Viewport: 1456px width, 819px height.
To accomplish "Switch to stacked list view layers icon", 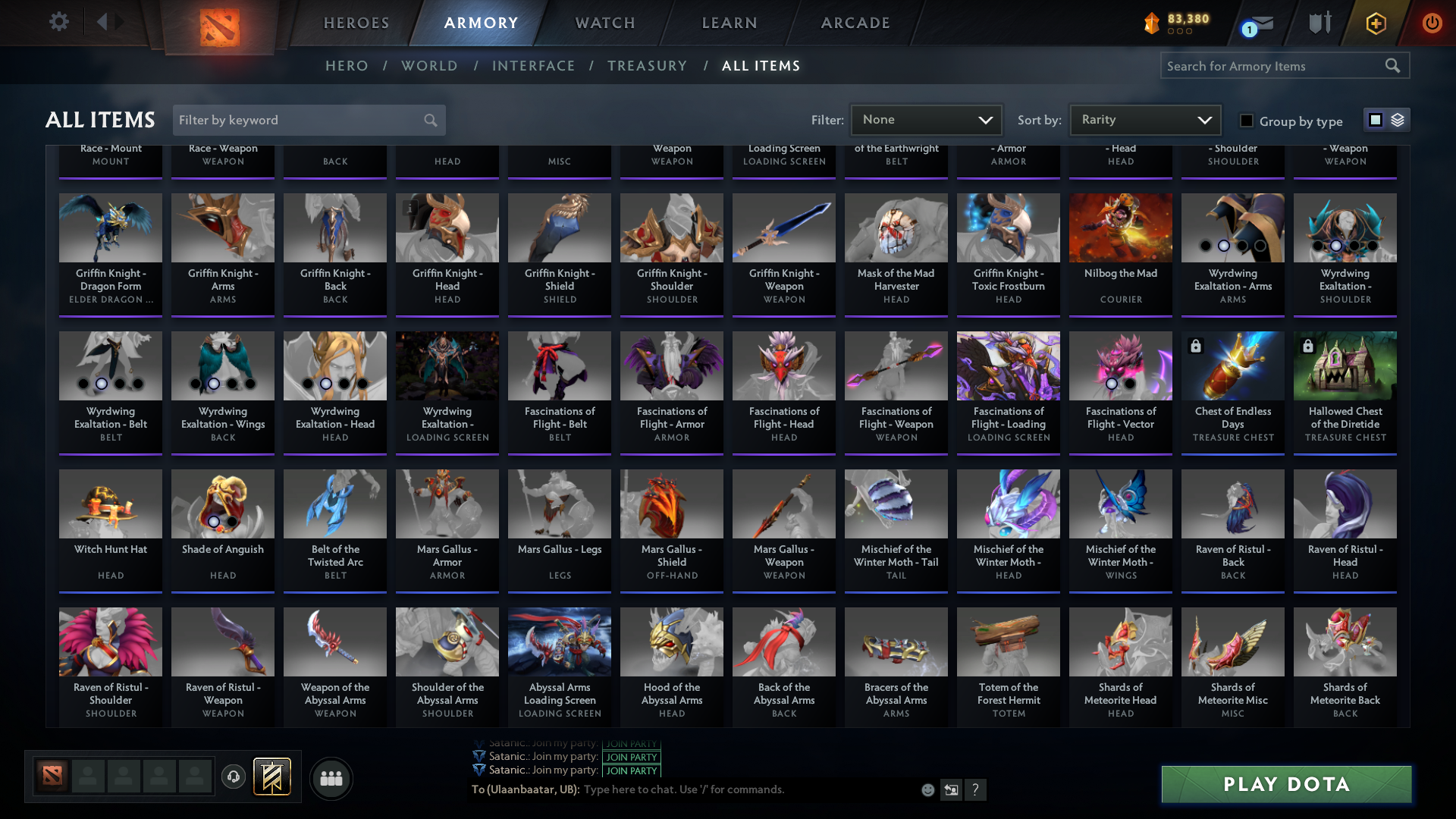I will tap(1398, 120).
